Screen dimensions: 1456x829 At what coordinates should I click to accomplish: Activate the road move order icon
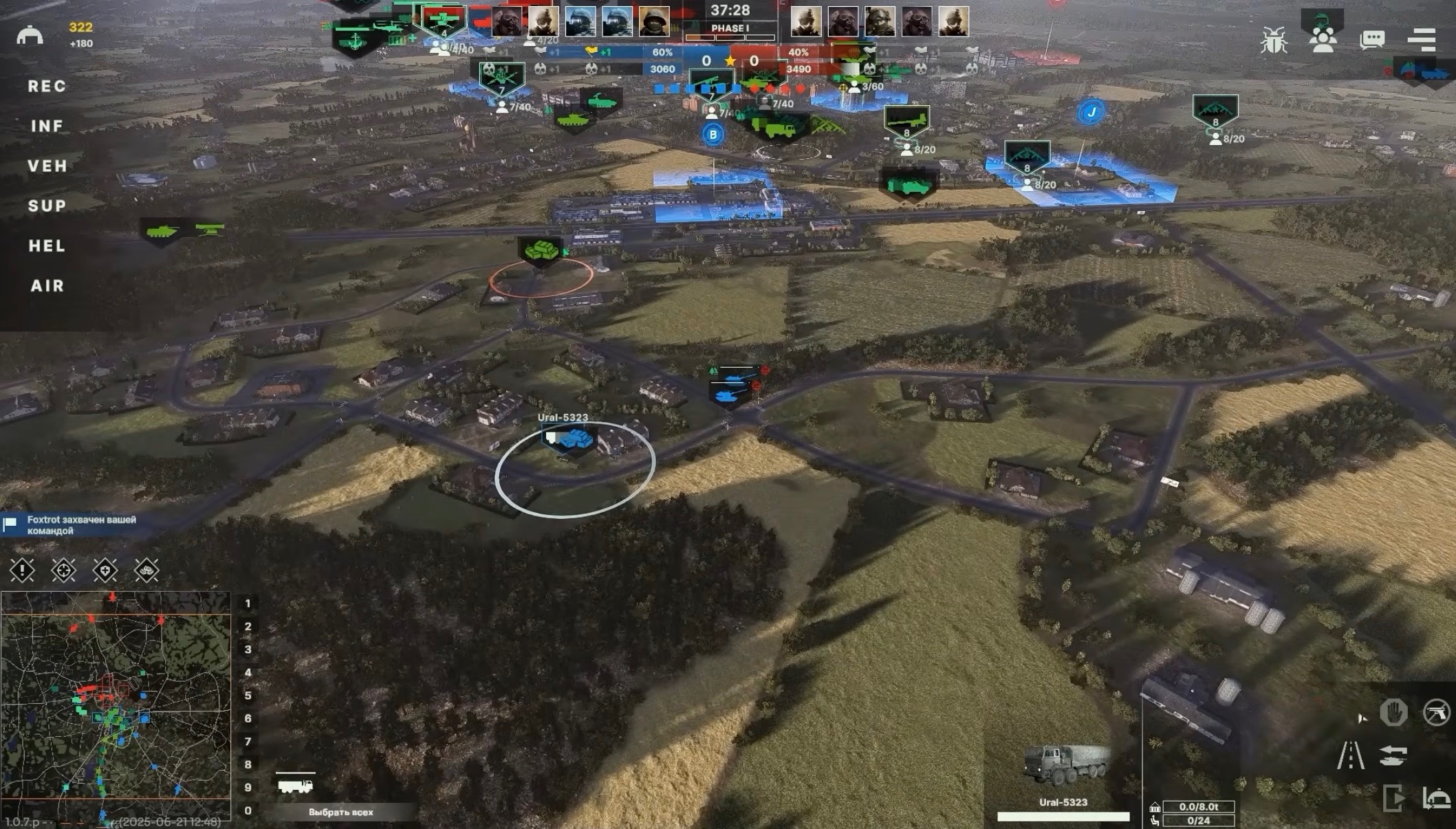[x=1350, y=755]
